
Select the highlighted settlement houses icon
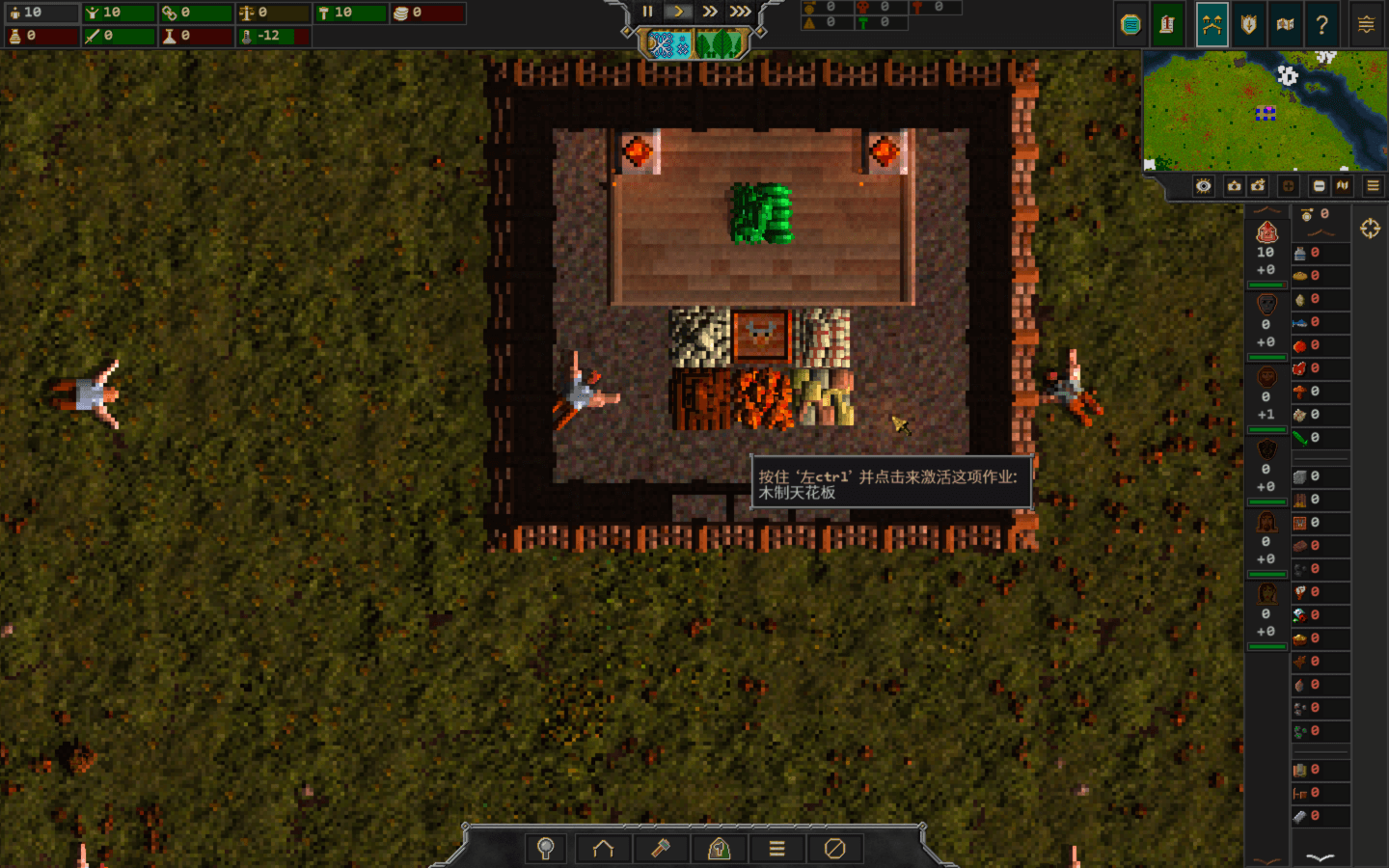1212,25
